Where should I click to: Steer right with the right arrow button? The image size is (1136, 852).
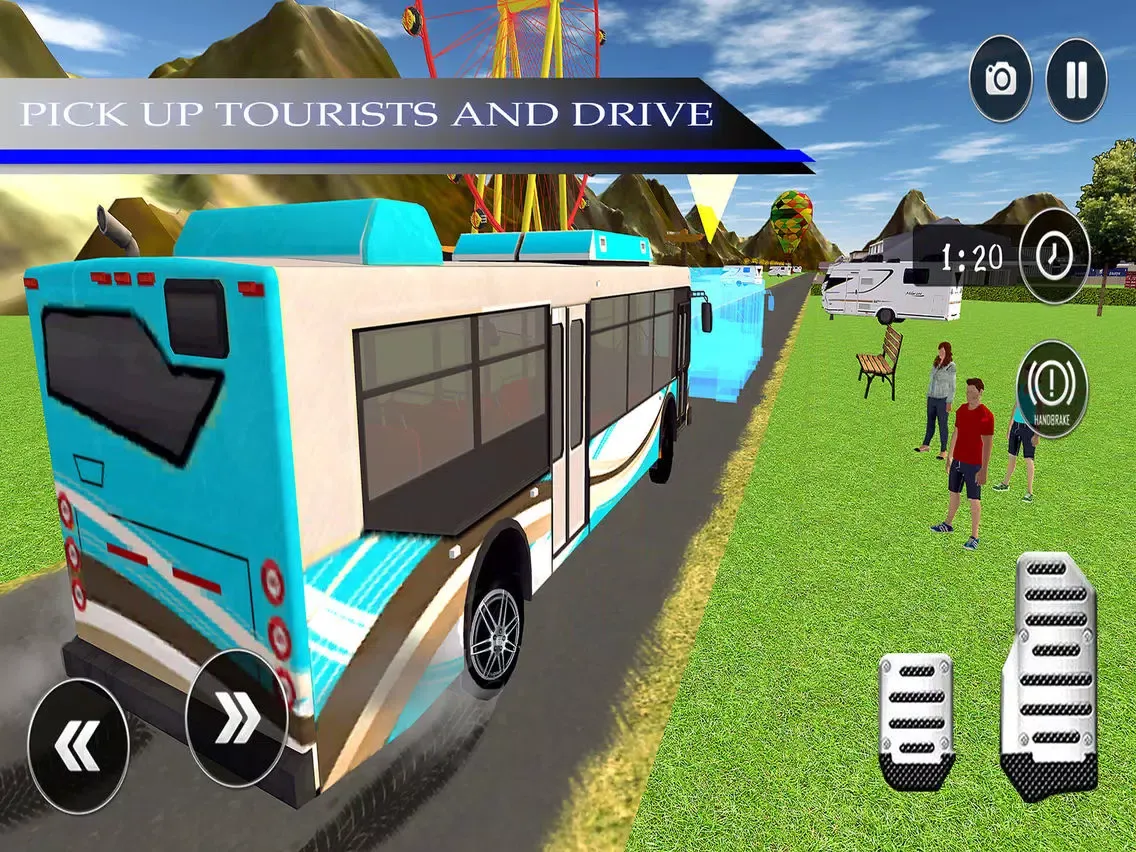237,718
